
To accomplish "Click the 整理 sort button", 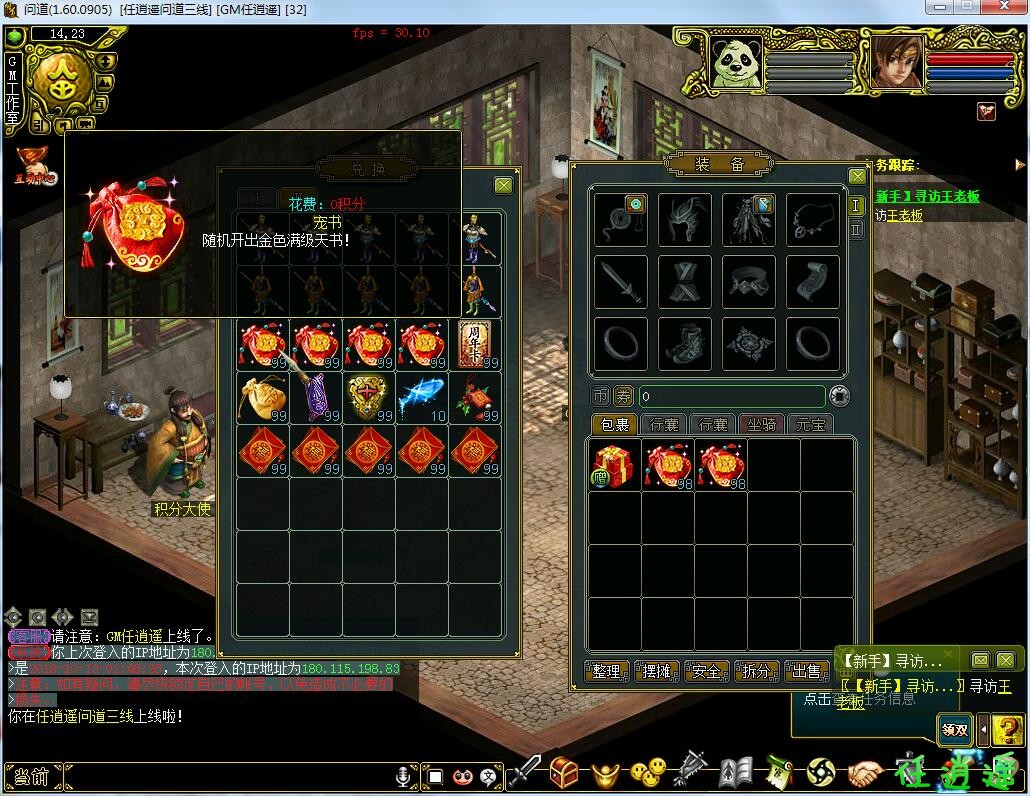I will tap(607, 671).
